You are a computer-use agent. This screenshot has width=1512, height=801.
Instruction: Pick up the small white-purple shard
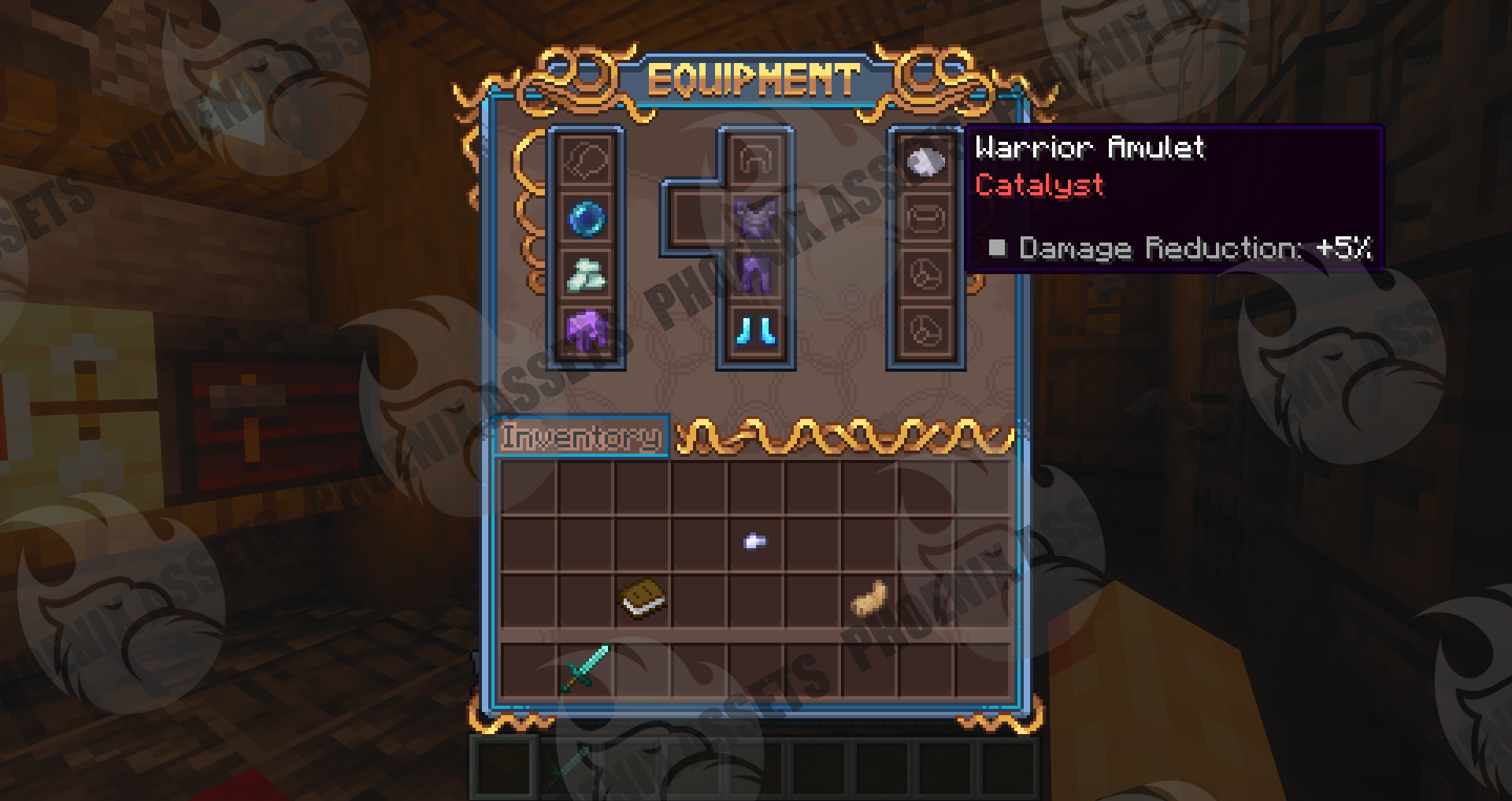click(755, 541)
